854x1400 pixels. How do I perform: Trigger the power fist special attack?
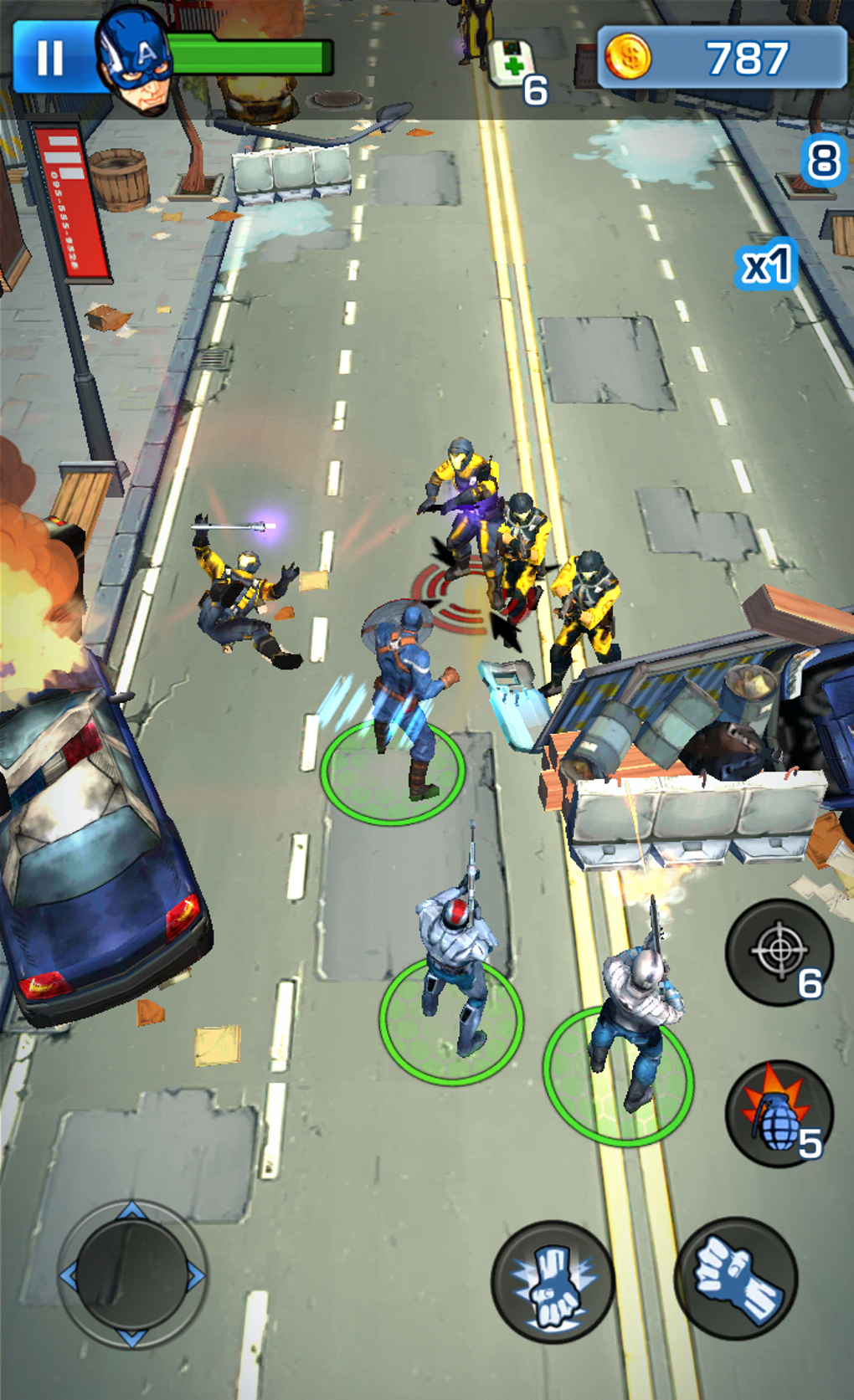(x=553, y=1282)
